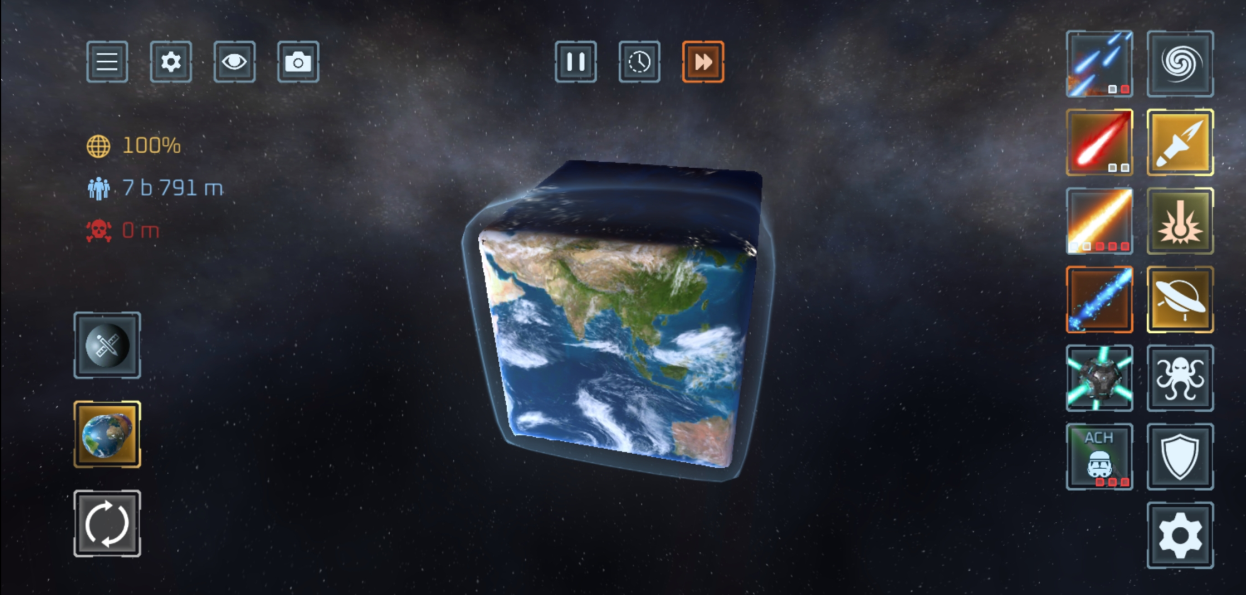Choose the red laser beam weapon
The height and width of the screenshot is (595, 1246).
pos(1099,142)
